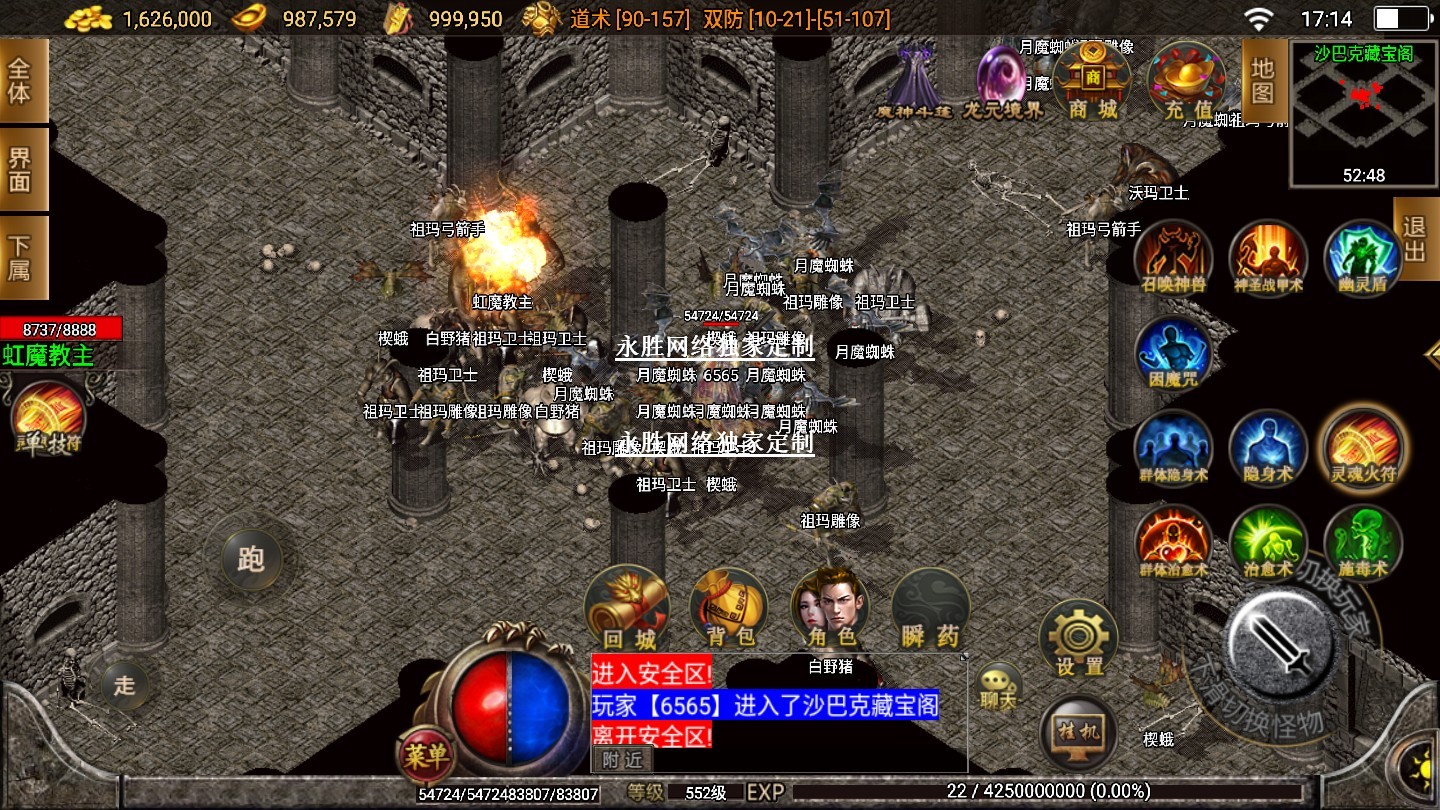Open the 地图 map tab
This screenshot has width=1440, height=810.
tap(1262, 82)
